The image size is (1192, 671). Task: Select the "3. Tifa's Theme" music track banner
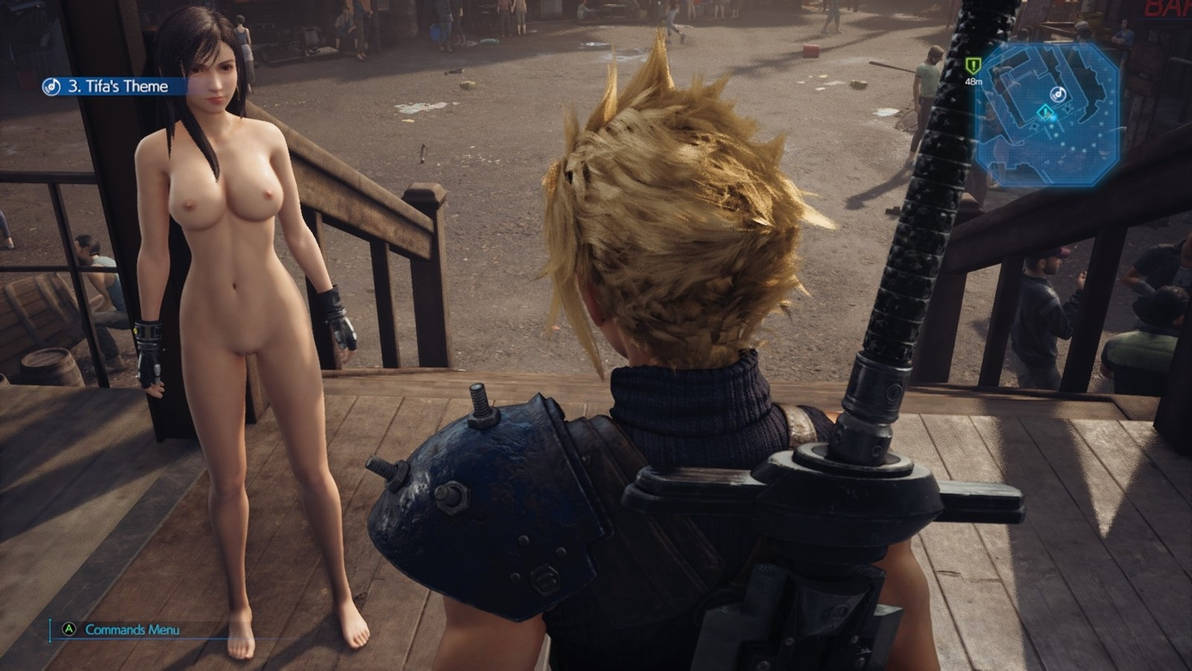click(115, 87)
